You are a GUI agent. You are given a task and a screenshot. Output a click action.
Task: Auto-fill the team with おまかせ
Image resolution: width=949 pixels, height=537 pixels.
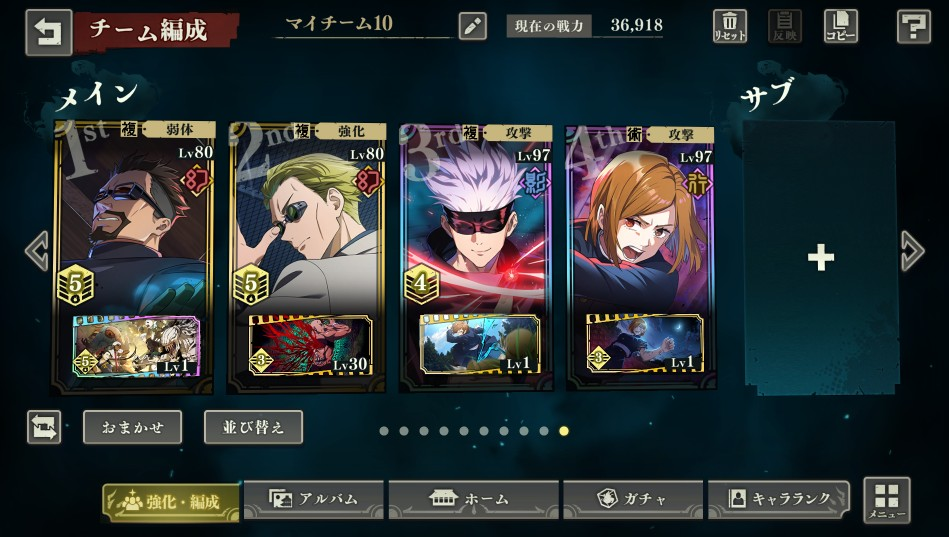tap(132, 427)
